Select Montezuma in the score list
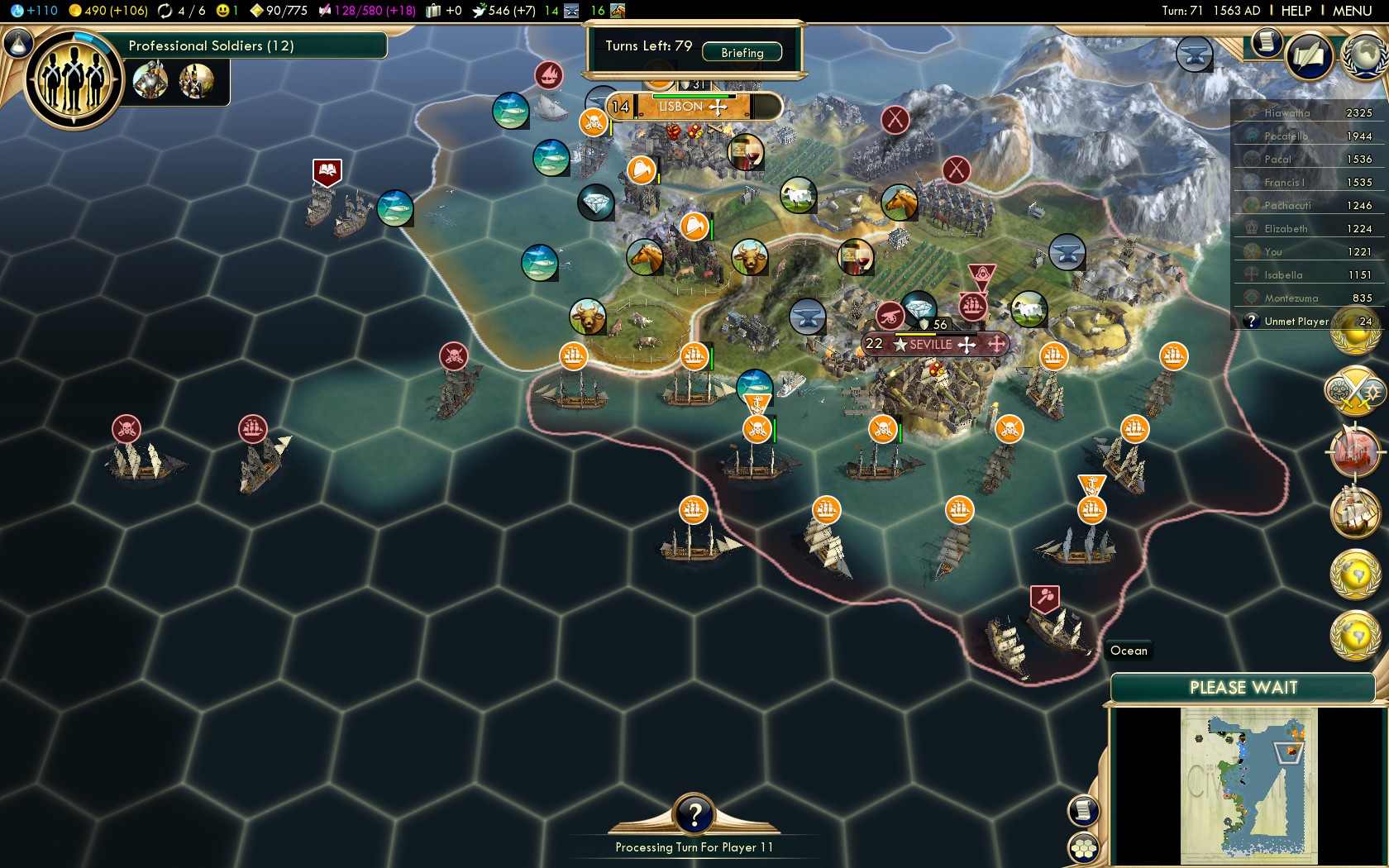The image size is (1389, 868). 1291,298
